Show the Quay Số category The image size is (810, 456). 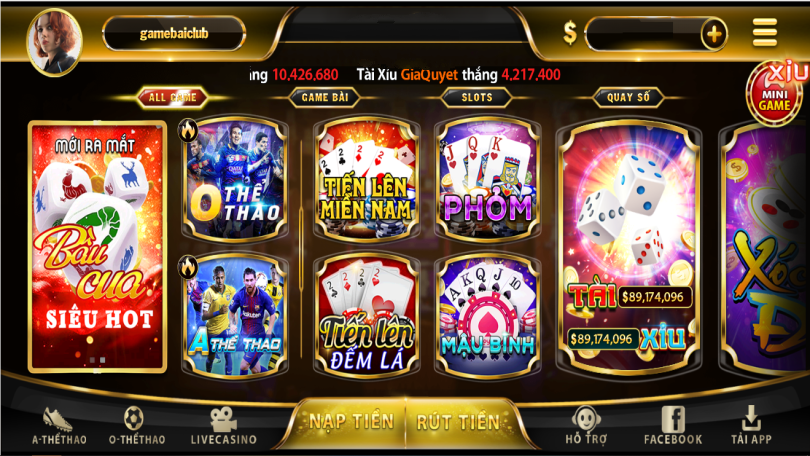point(628,97)
